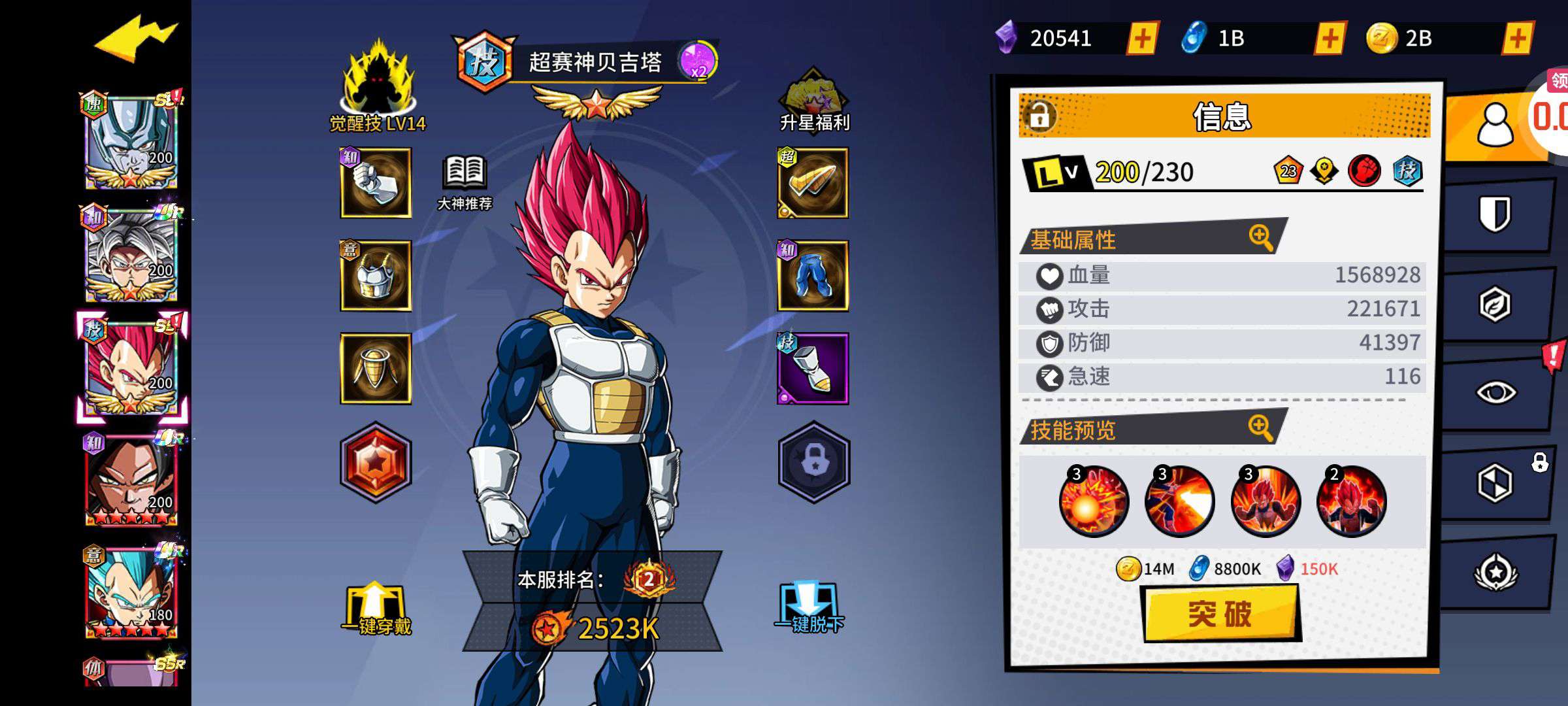This screenshot has height=706, width=1568.
Task: Open the 大神推荐 recommendation book
Action: pyautogui.click(x=465, y=183)
